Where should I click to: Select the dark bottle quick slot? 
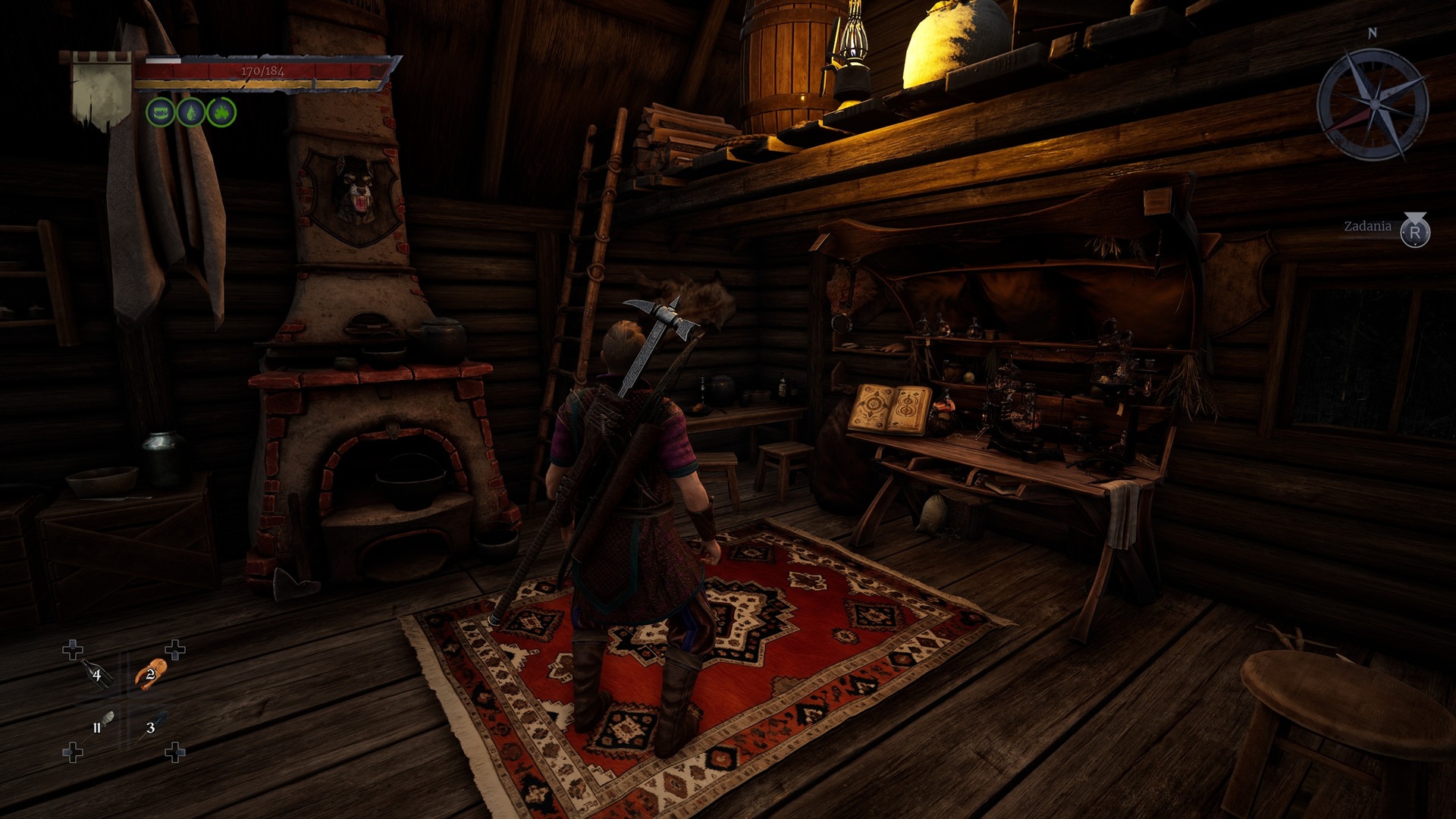(96, 673)
